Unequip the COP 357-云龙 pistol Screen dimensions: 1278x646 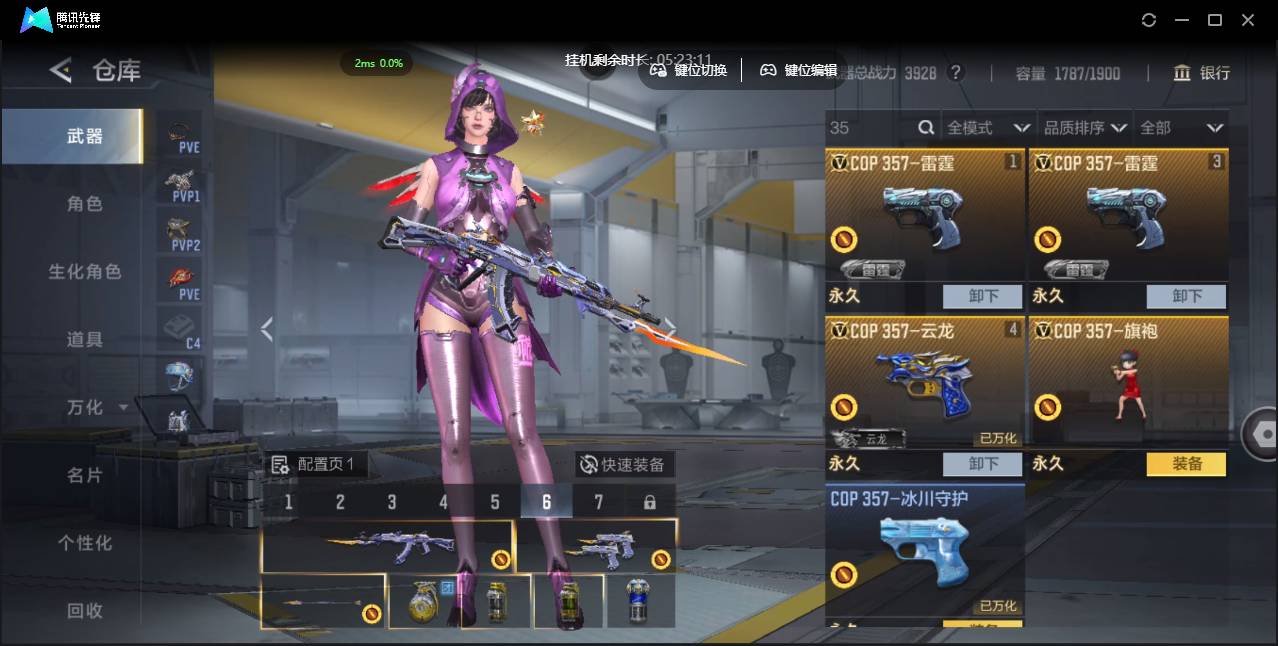coord(982,464)
